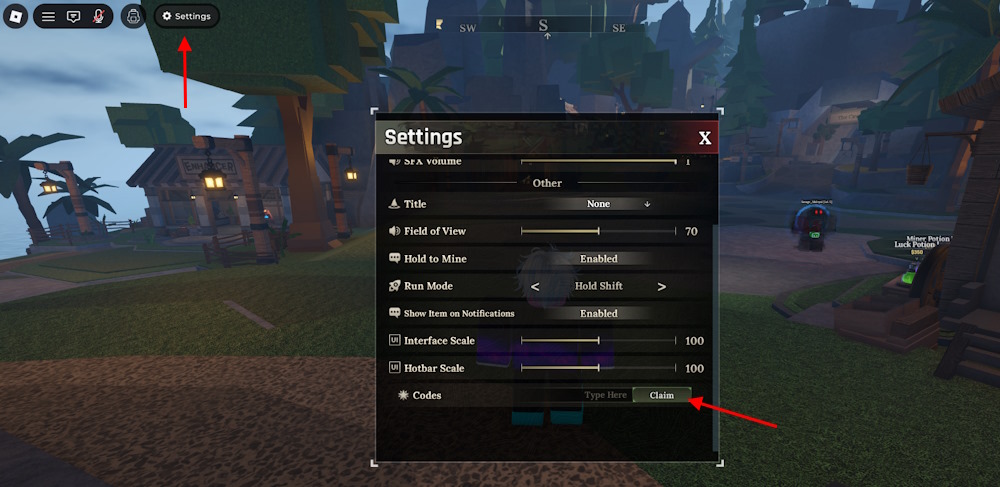Toggle the microphone icon
This screenshot has width=1000, height=487.
click(x=99, y=16)
